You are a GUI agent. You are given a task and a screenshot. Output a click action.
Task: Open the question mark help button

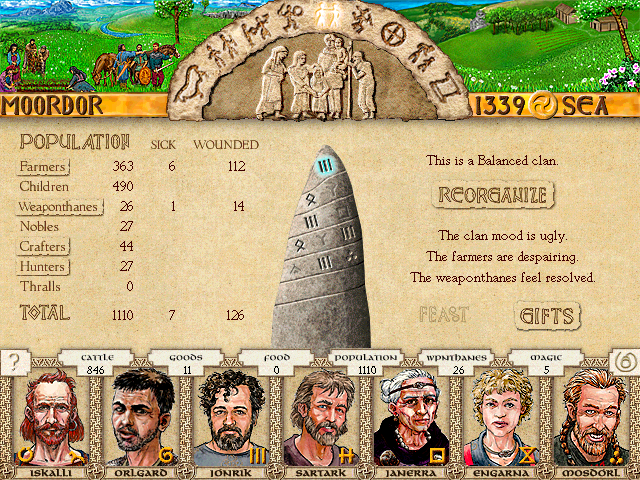pyautogui.click(x=15, y=363)
